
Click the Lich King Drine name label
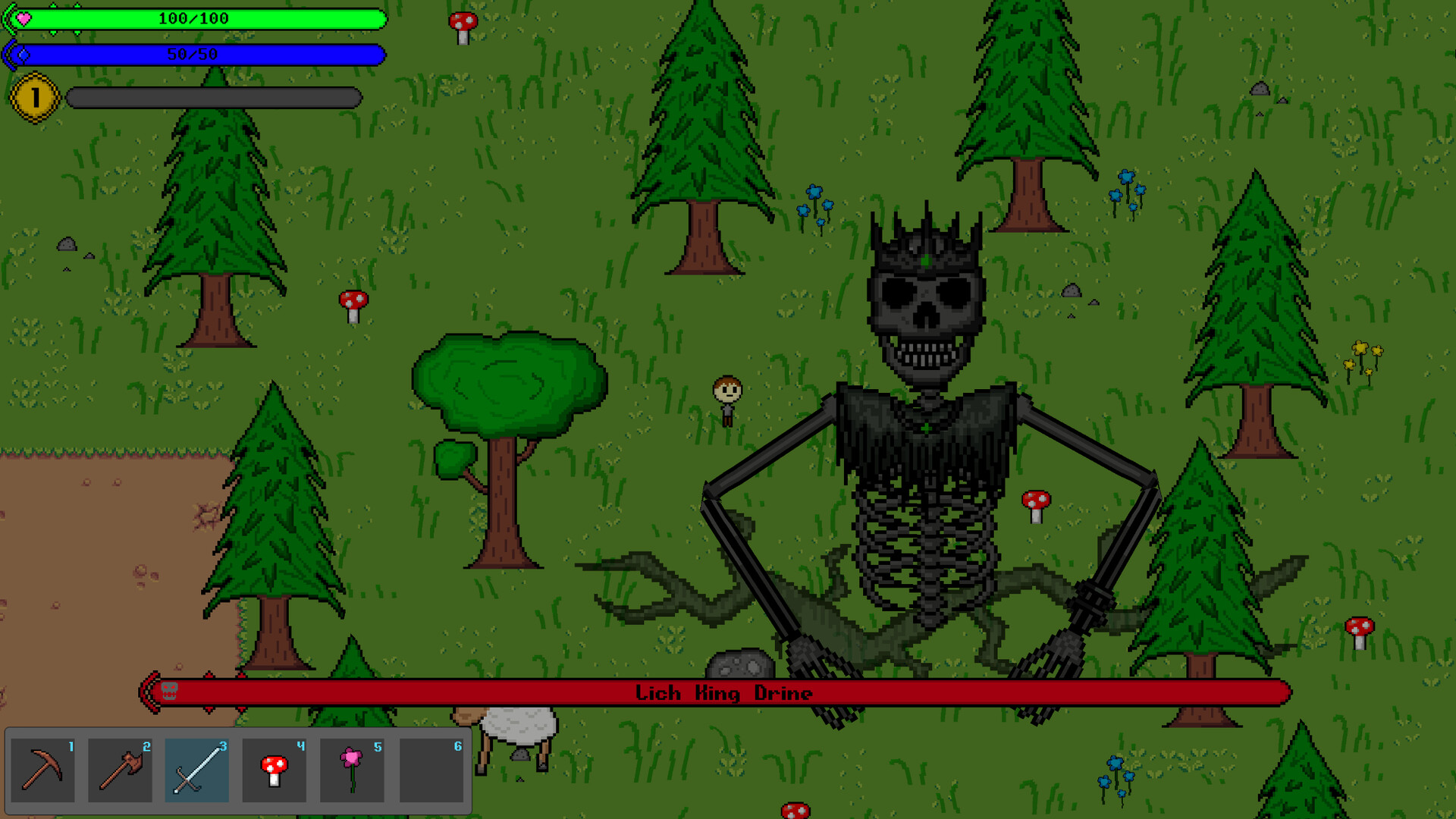coord(724,691)
